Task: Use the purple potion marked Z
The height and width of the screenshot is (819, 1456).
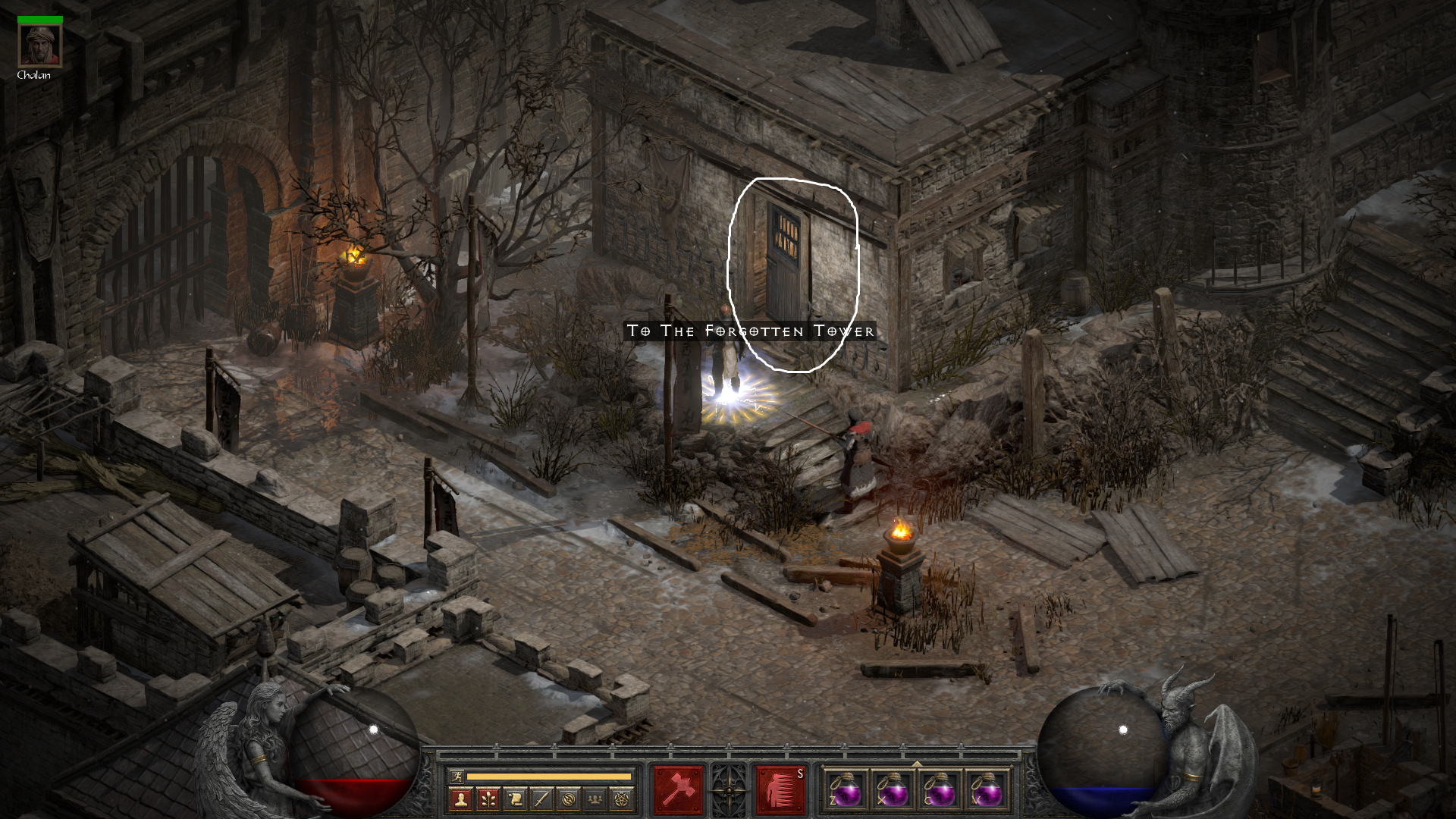Action: (846, 790)
